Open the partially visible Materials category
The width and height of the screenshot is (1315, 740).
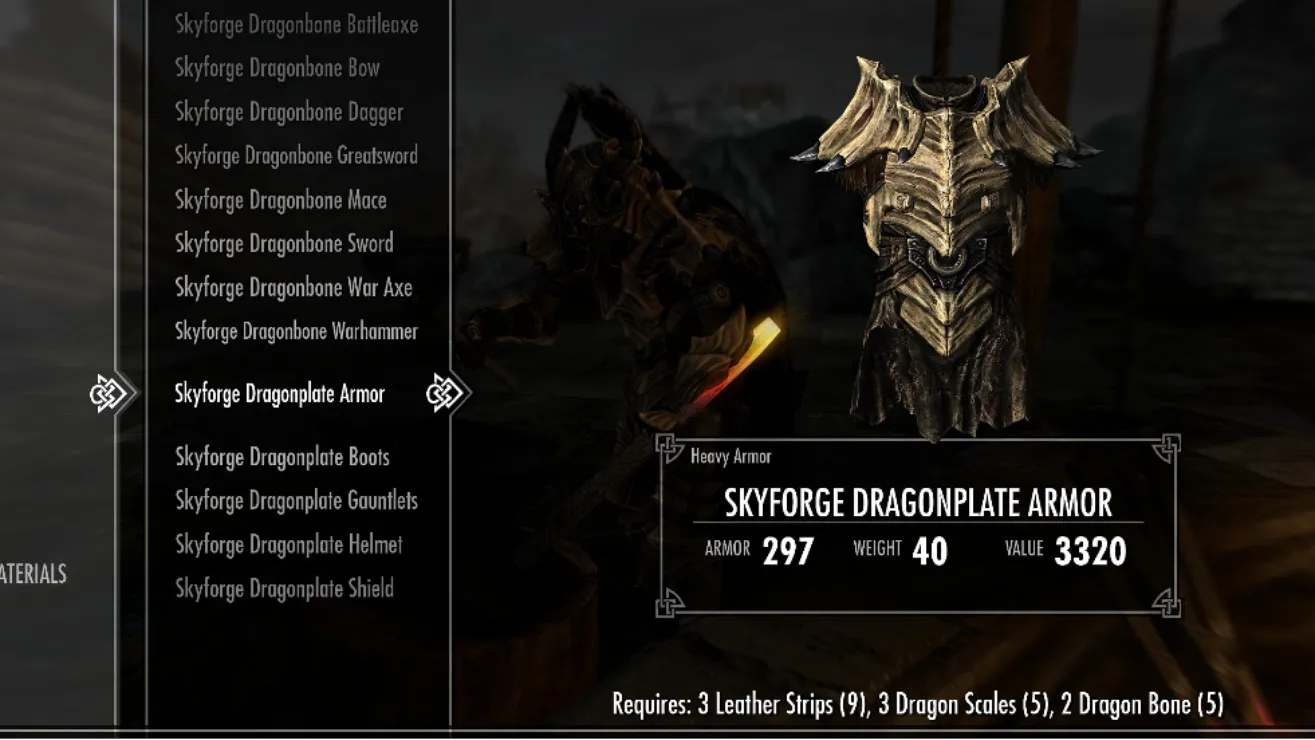tap(33, 574)
